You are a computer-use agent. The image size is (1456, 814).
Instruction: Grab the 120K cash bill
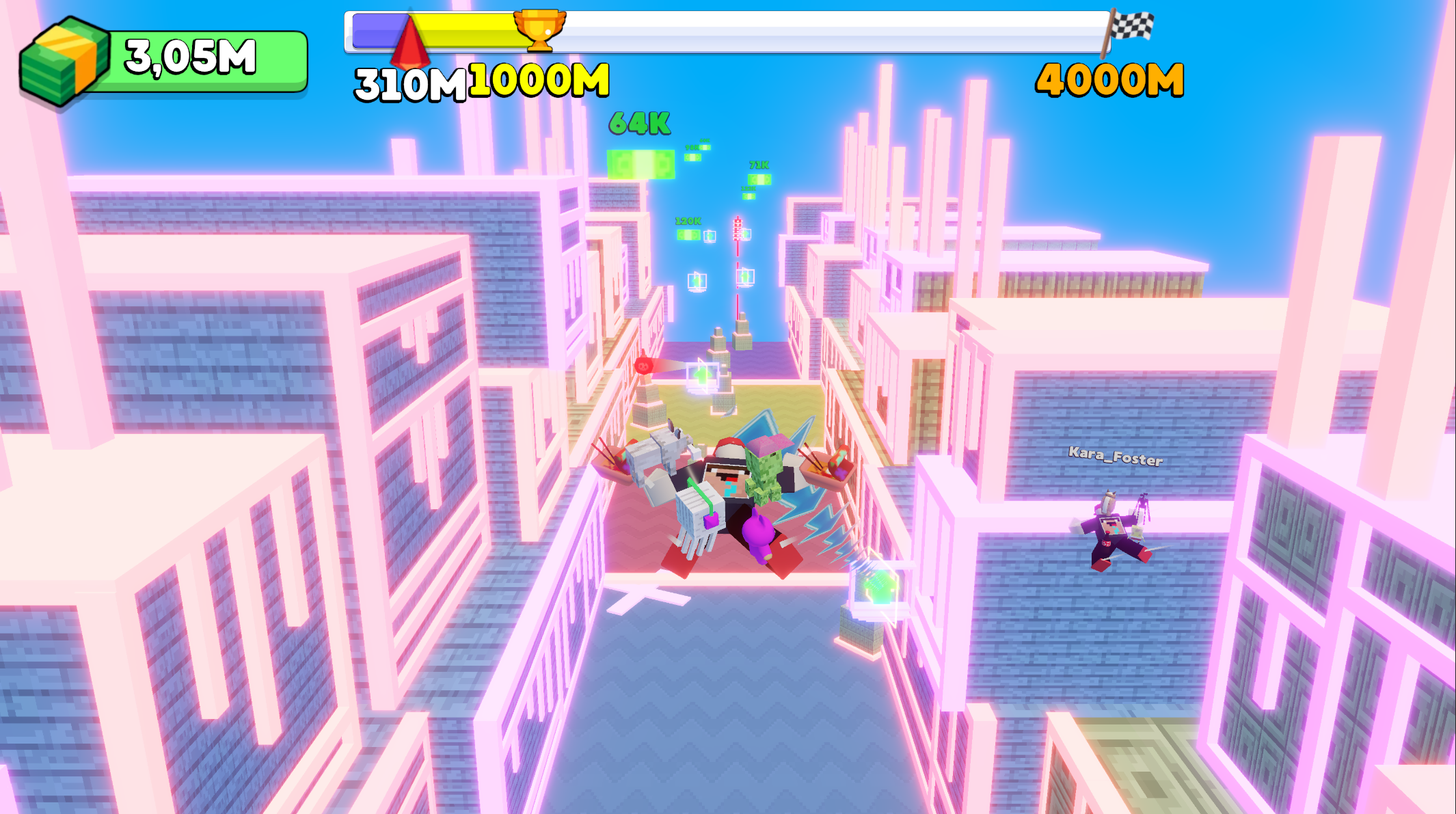(688, 234)
